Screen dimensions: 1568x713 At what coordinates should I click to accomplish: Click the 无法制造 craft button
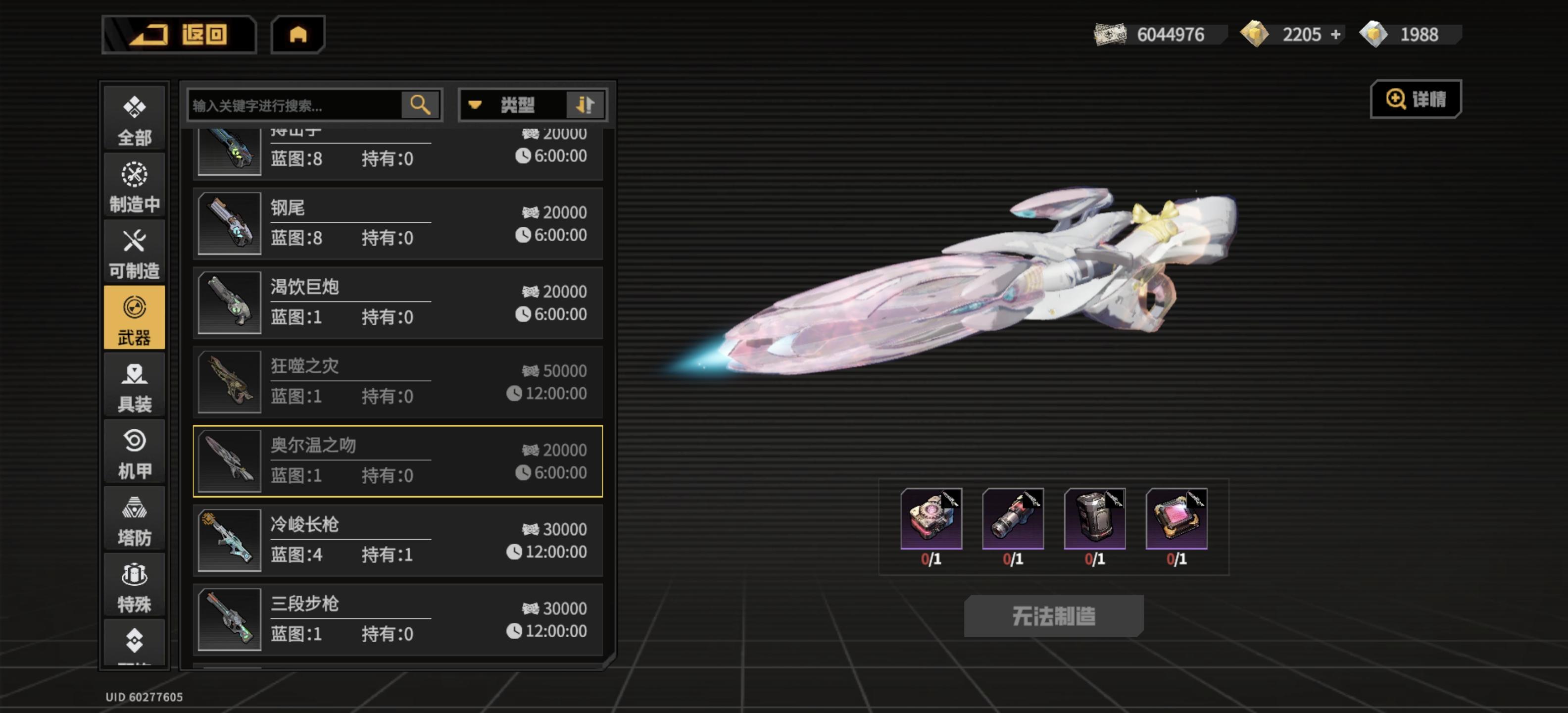click(x=1053, y=615)
